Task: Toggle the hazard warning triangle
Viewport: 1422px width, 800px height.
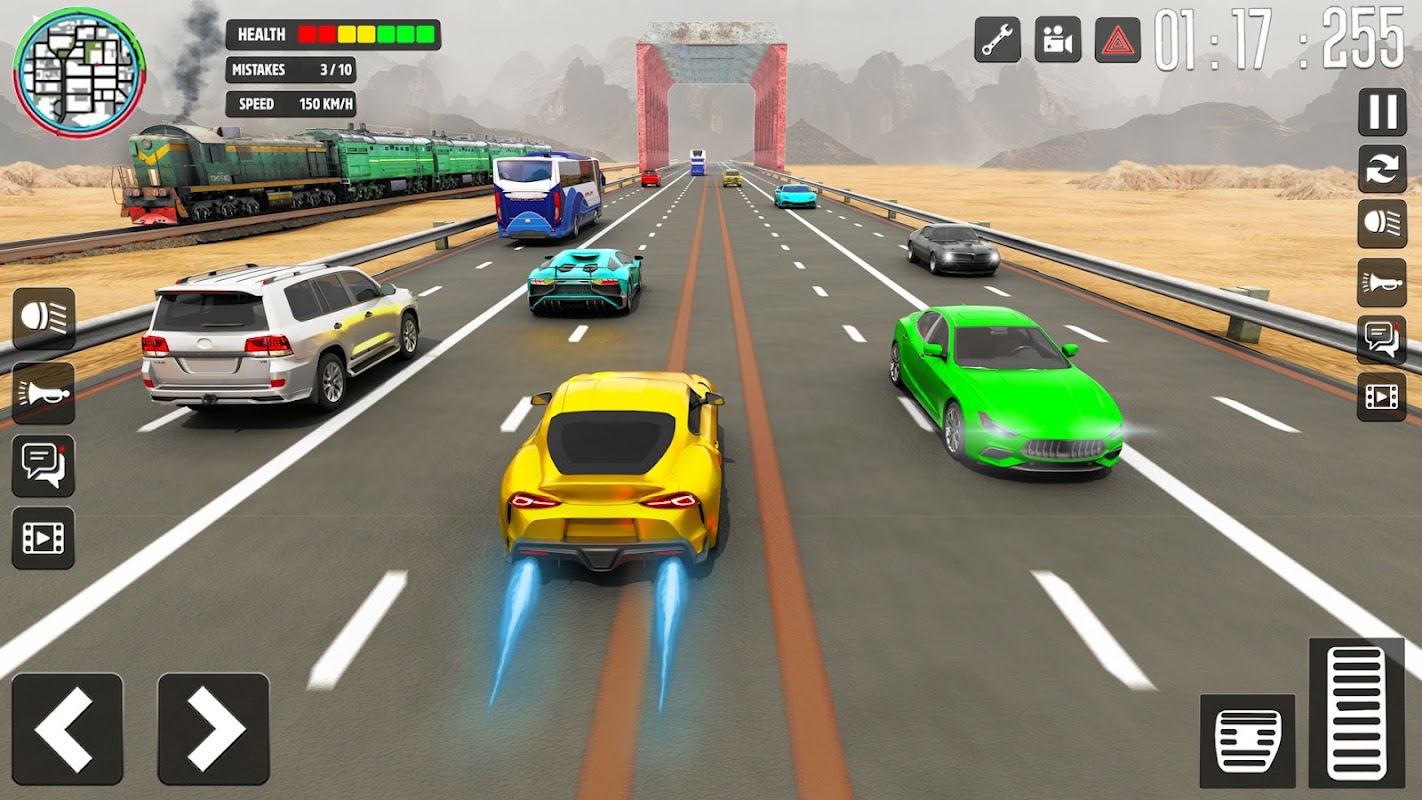Action: 1118,40
